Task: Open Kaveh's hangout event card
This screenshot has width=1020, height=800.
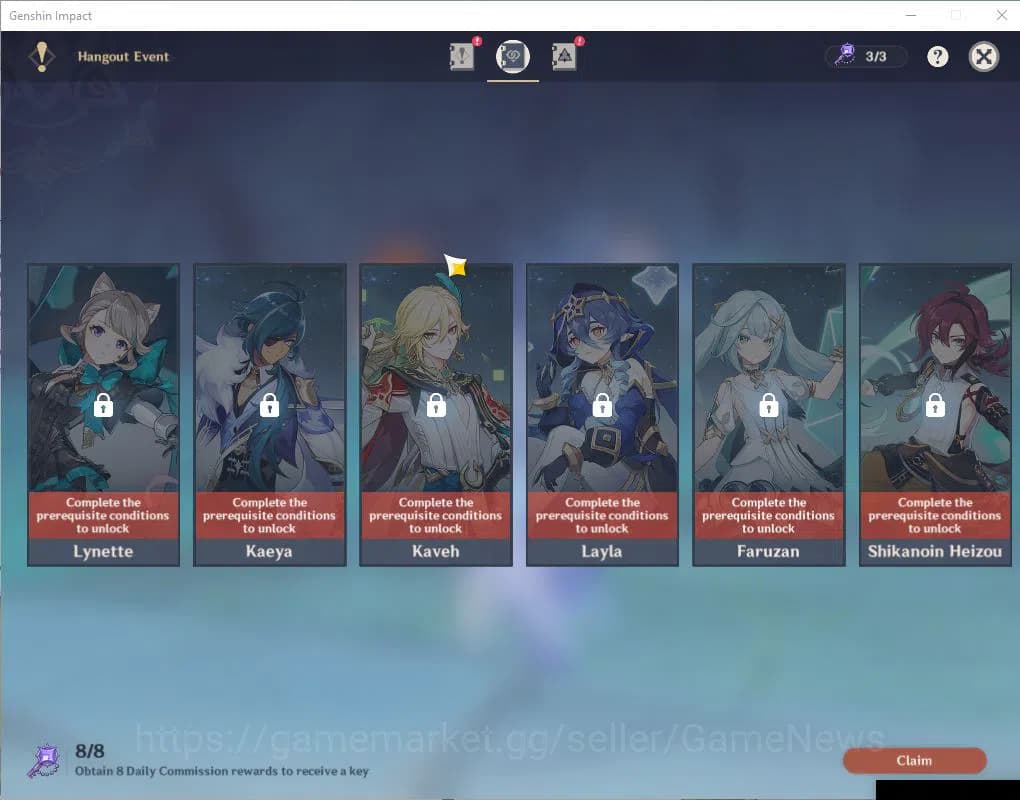Action: [436, 414]
